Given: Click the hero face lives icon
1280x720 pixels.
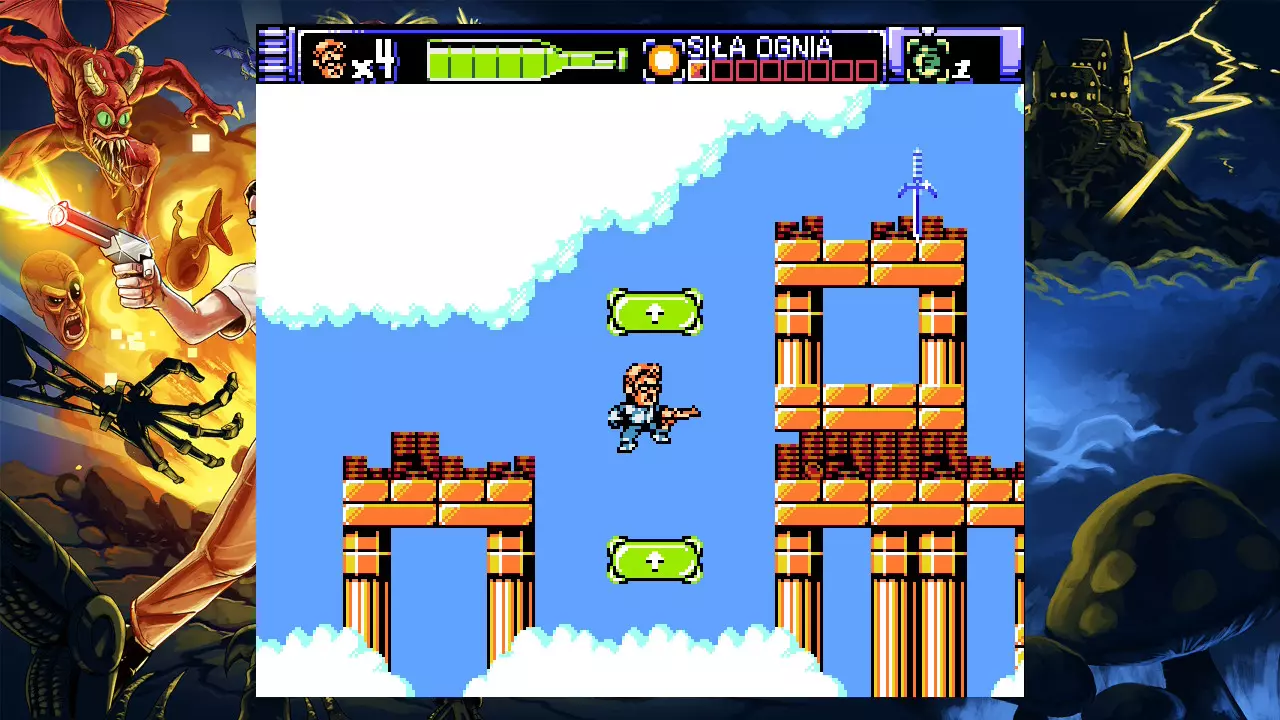Looking at the screenshot, I should [x=328, y=58].
